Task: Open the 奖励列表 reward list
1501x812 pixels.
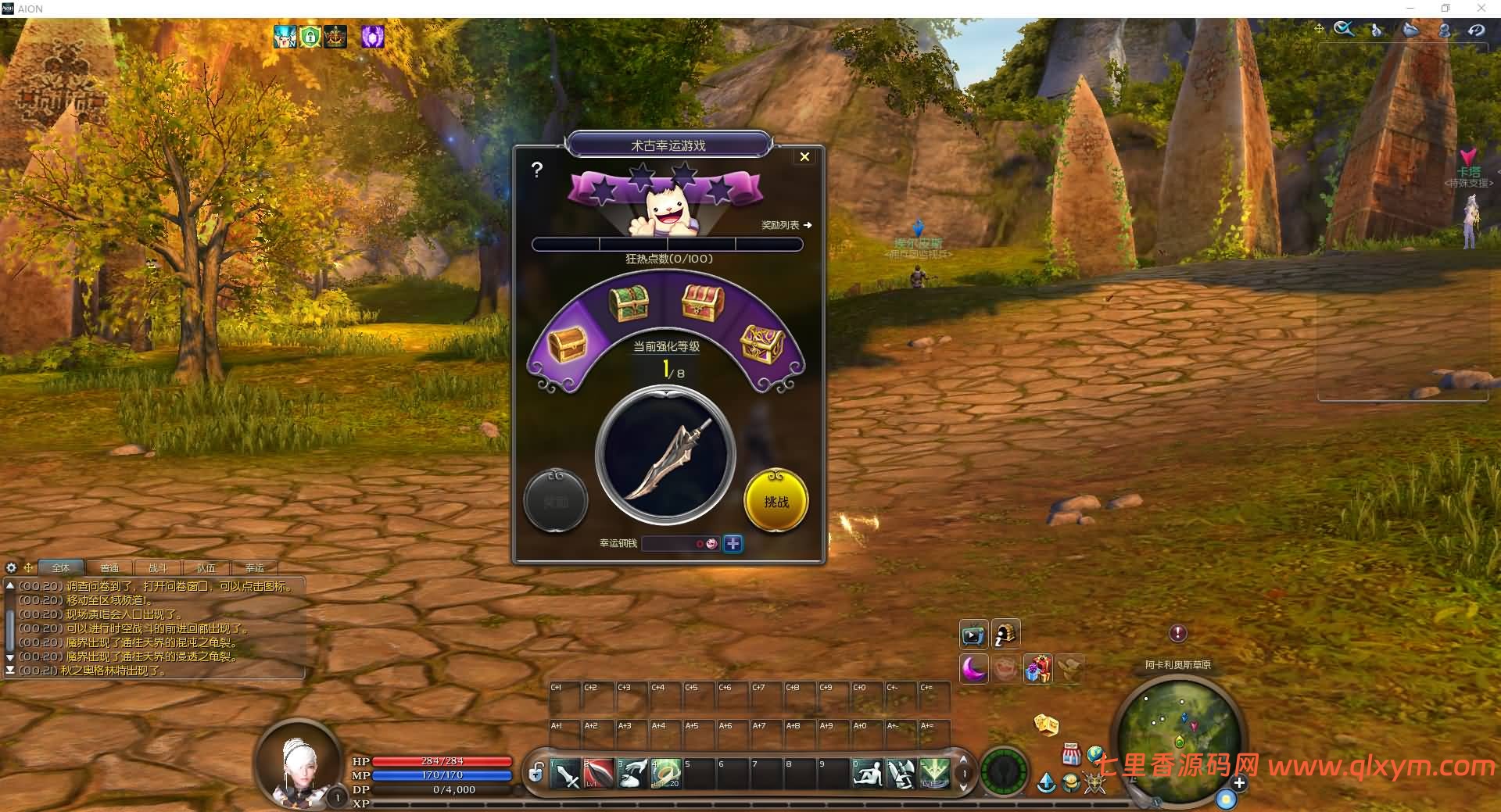Action: click(x=786, y=225)
